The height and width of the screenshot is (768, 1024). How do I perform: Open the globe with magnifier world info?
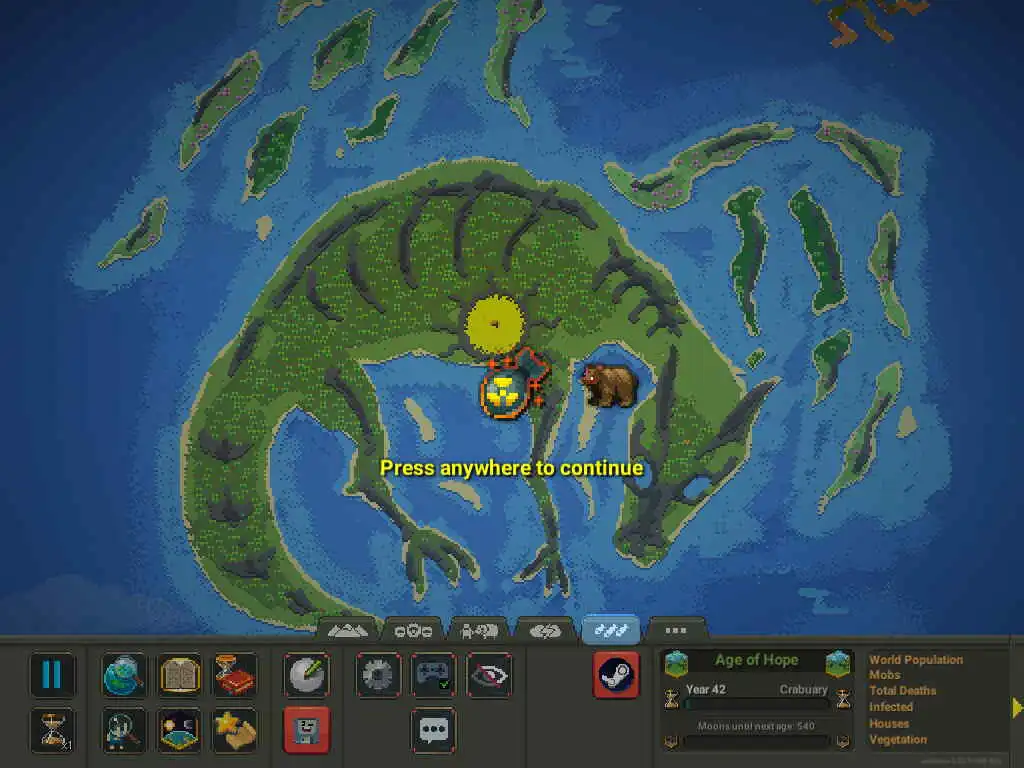pos(124,675)
